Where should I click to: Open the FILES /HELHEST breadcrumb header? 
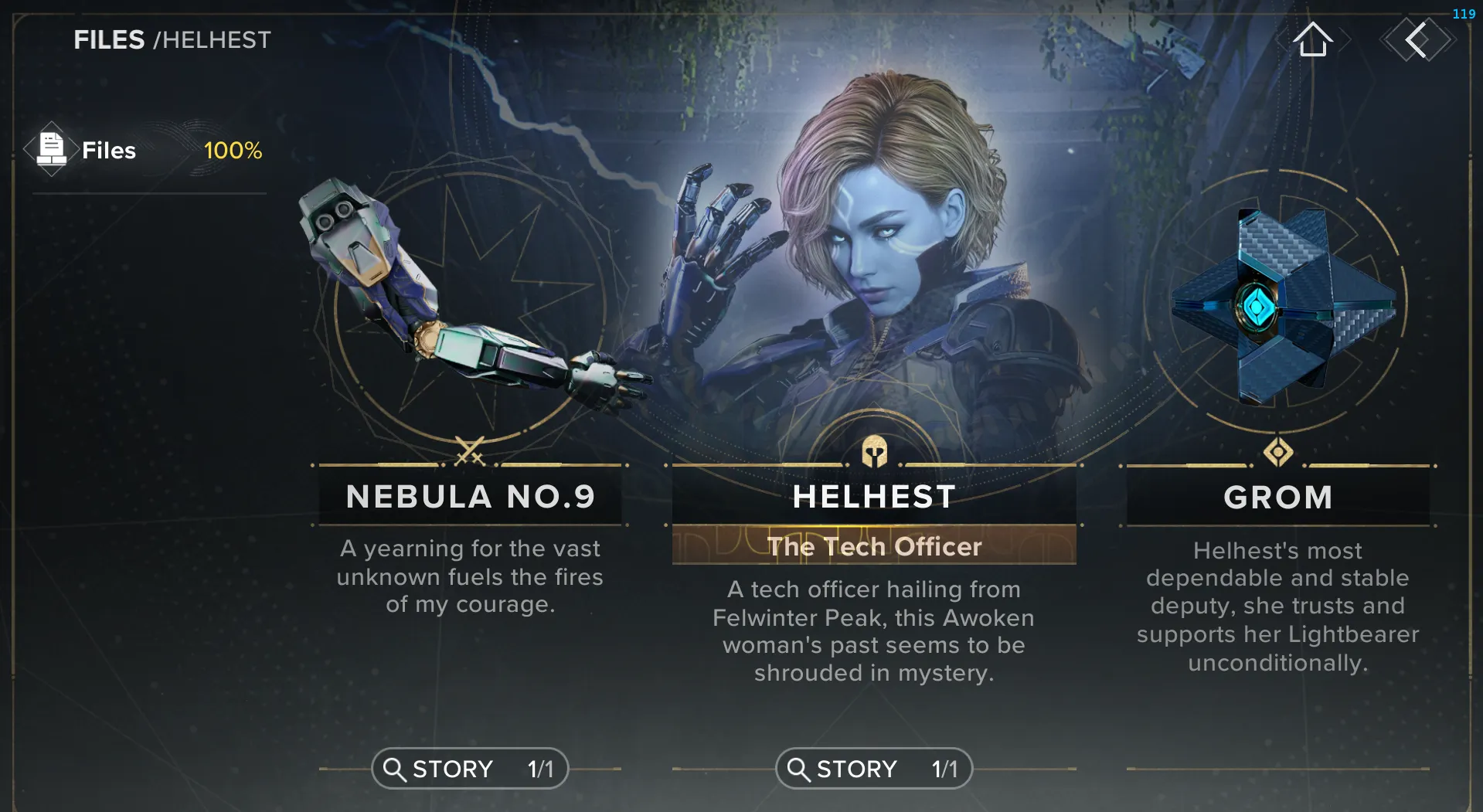click(172, 39)
